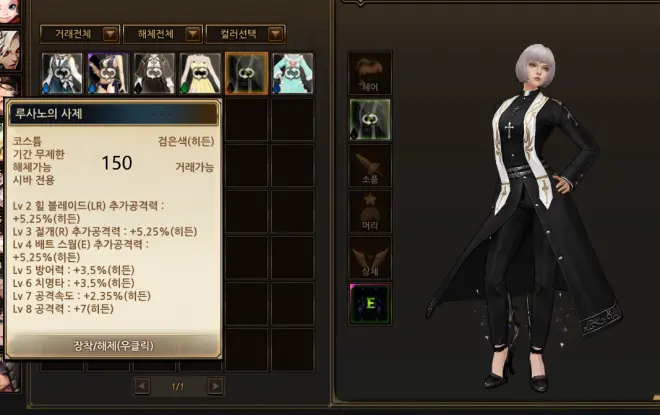Click the 소품 accessory equipment slot
The width and height of the screenshot is (660, 415).
370,166
